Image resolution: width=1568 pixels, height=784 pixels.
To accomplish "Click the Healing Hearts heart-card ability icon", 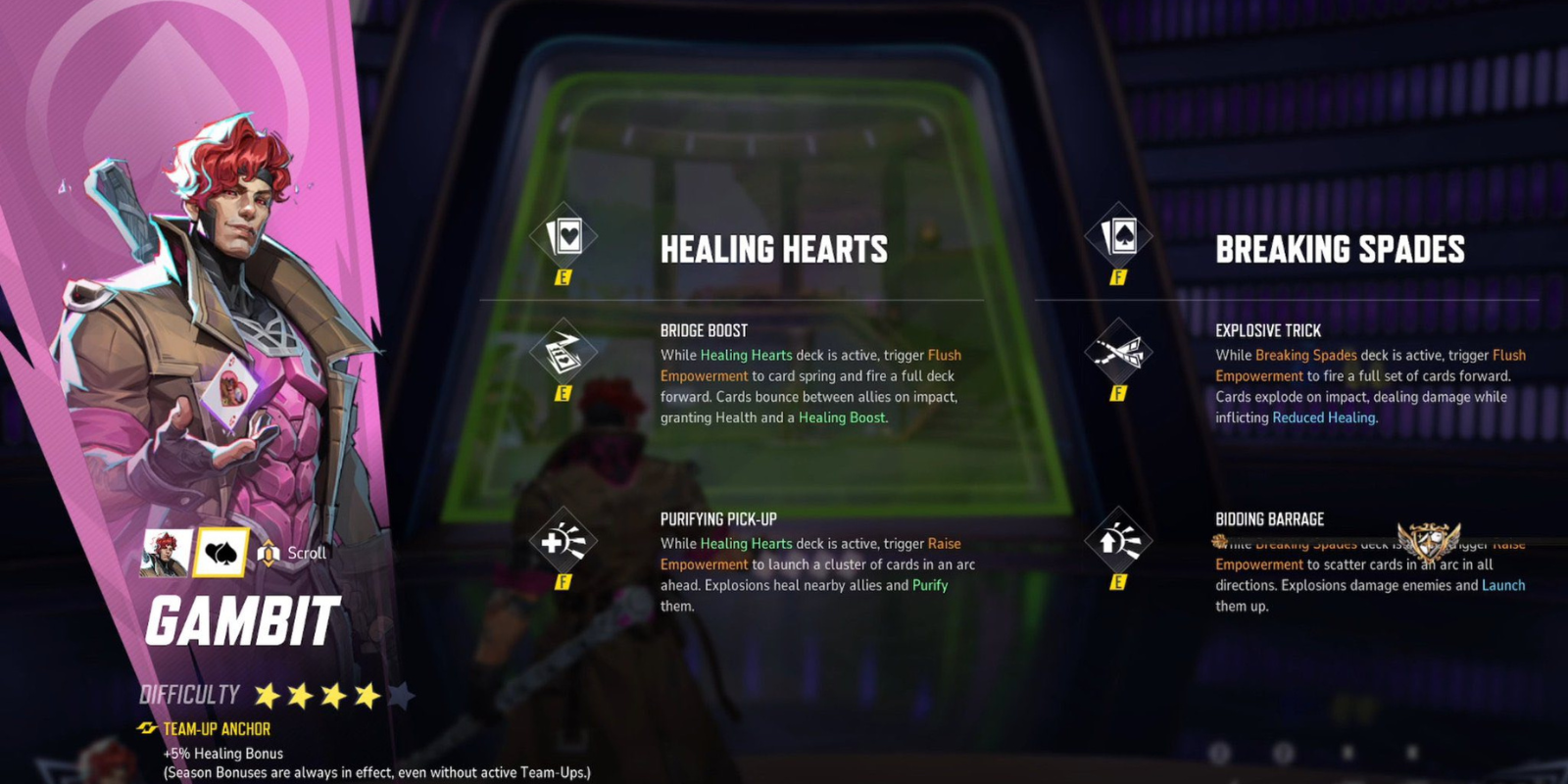I will click(563, 235).
